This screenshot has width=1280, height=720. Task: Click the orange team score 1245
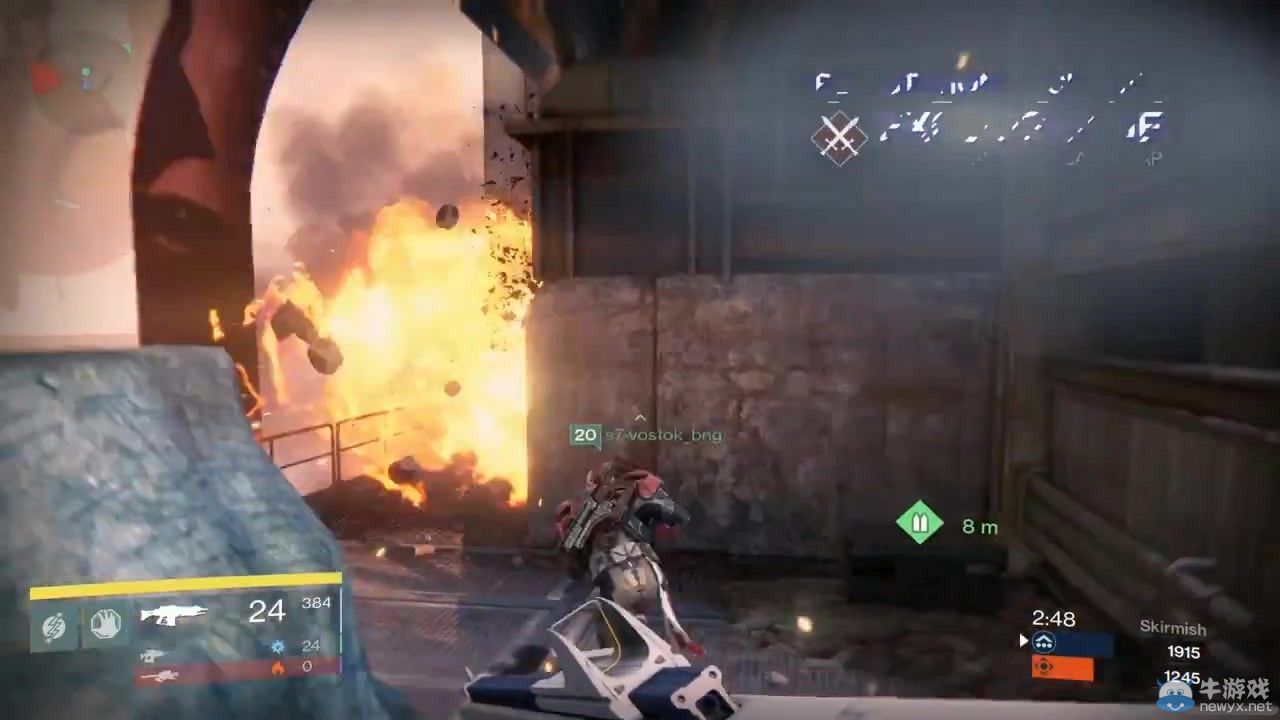1184,677
